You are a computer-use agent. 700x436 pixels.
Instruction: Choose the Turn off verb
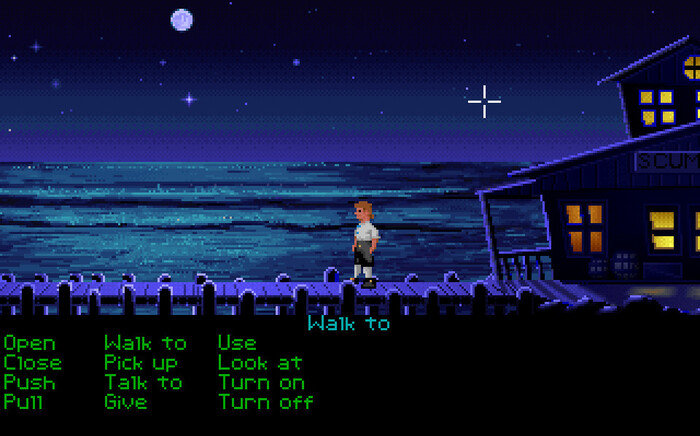(x=265, y=402)
